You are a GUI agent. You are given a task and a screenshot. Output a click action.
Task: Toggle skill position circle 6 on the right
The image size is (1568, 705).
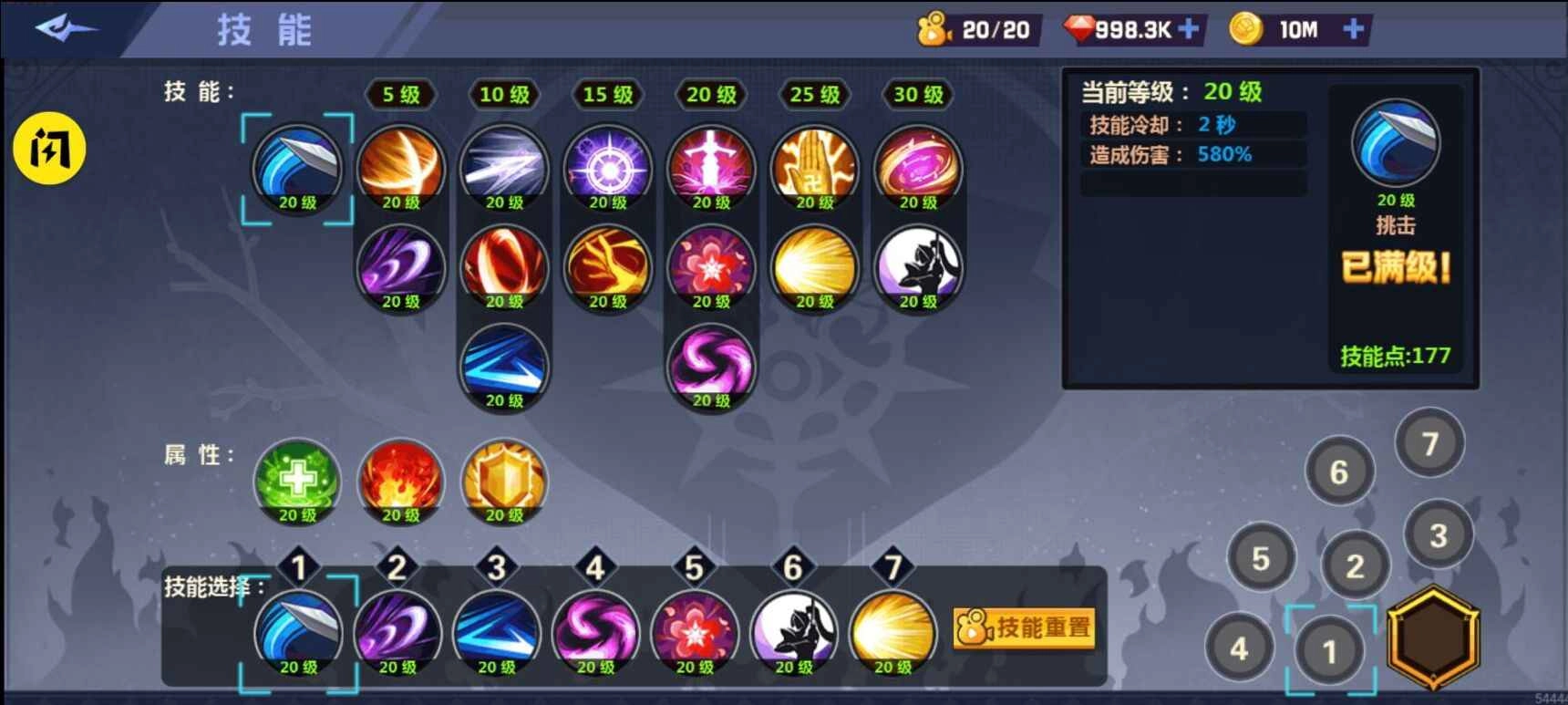pos(1339,472)
